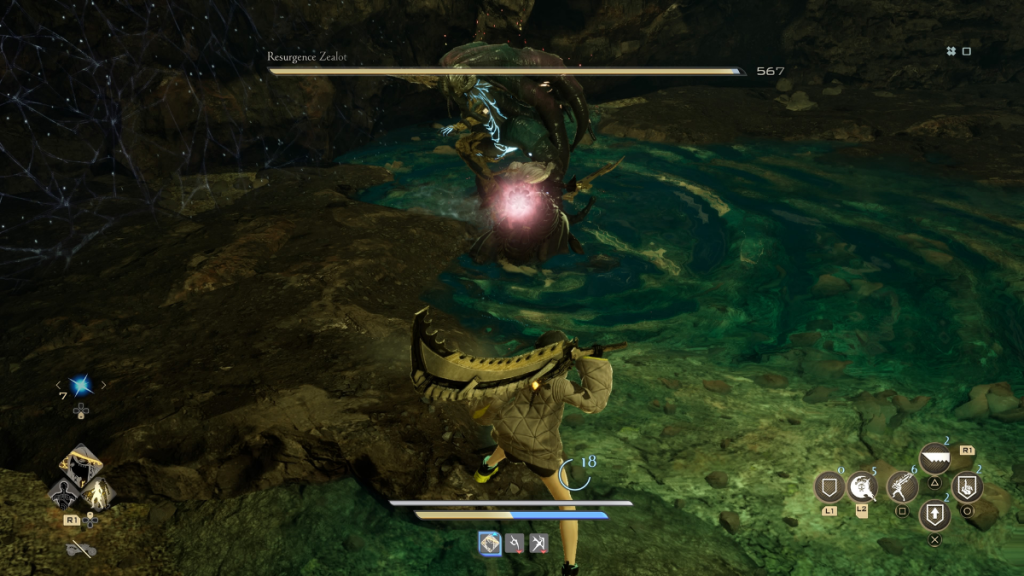Select the blue star crystal item
The width and height of the screenshot is (1024, 576).
point(80,386)
